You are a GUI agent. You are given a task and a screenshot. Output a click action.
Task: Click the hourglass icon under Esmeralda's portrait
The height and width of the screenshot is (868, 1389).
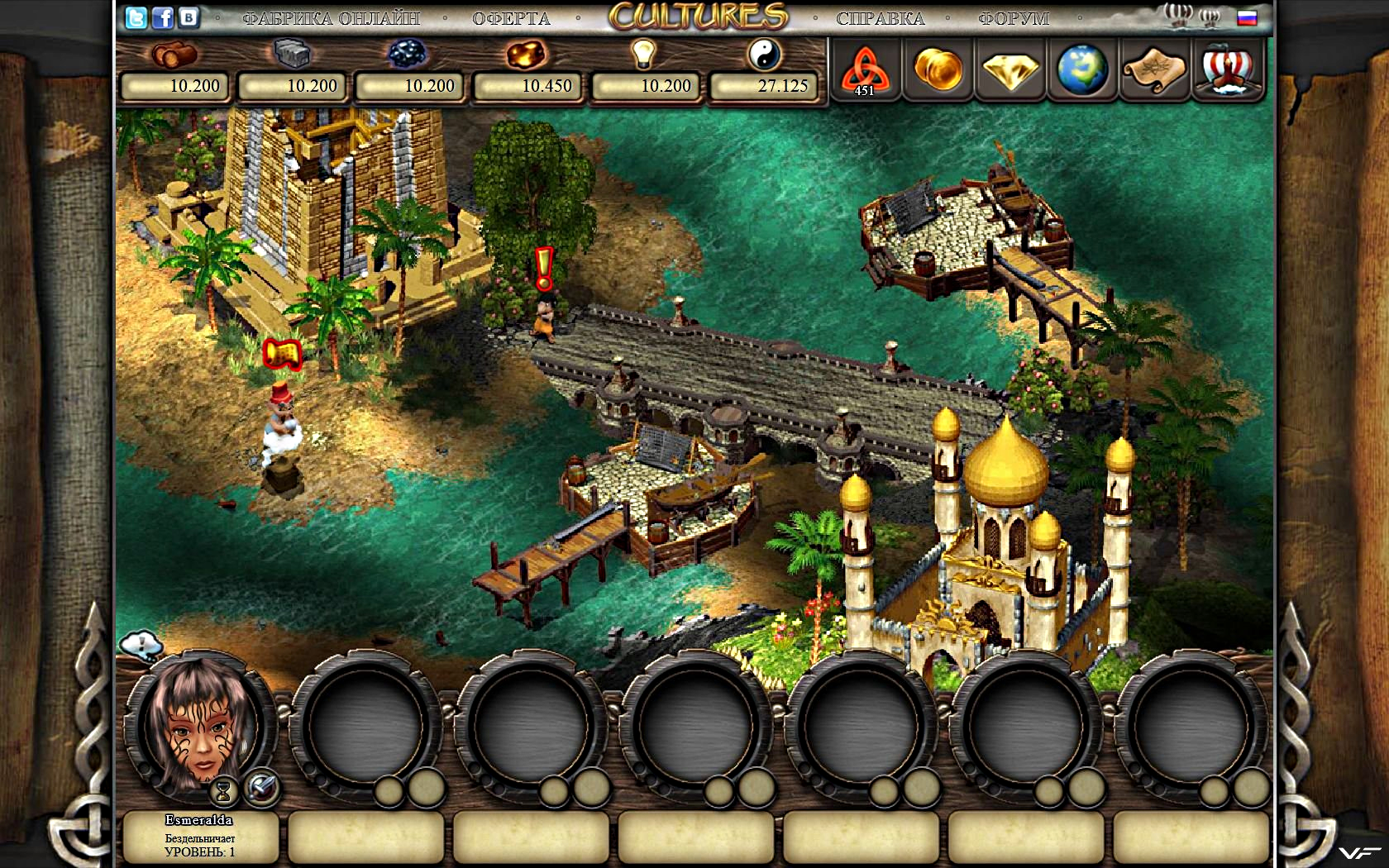(223, 791)
